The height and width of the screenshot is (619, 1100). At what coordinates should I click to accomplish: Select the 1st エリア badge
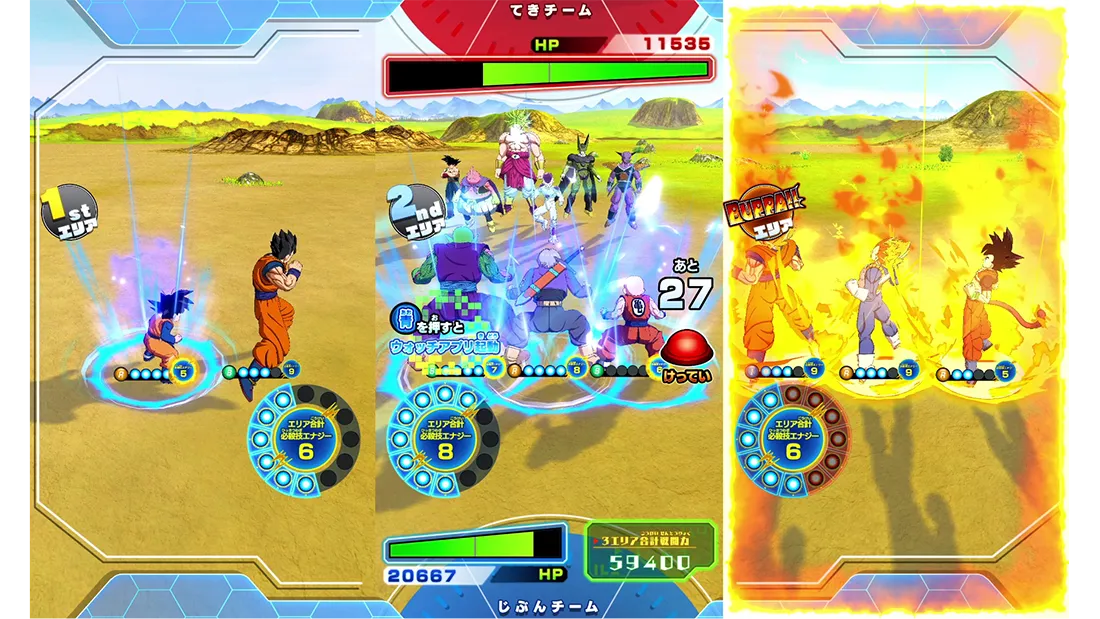69,212
